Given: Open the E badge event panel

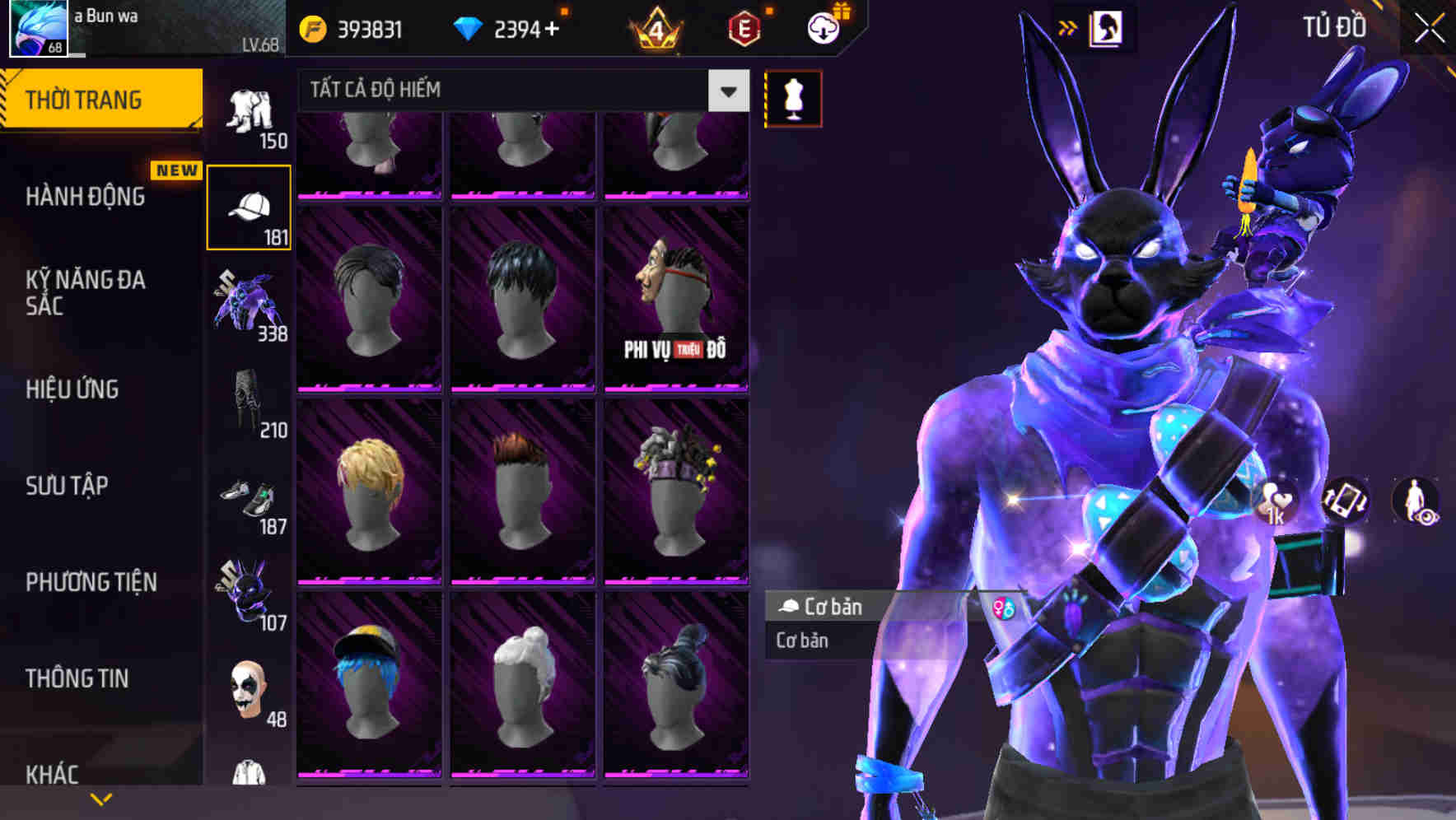Looking at the screenshot, I should point(740,27).
